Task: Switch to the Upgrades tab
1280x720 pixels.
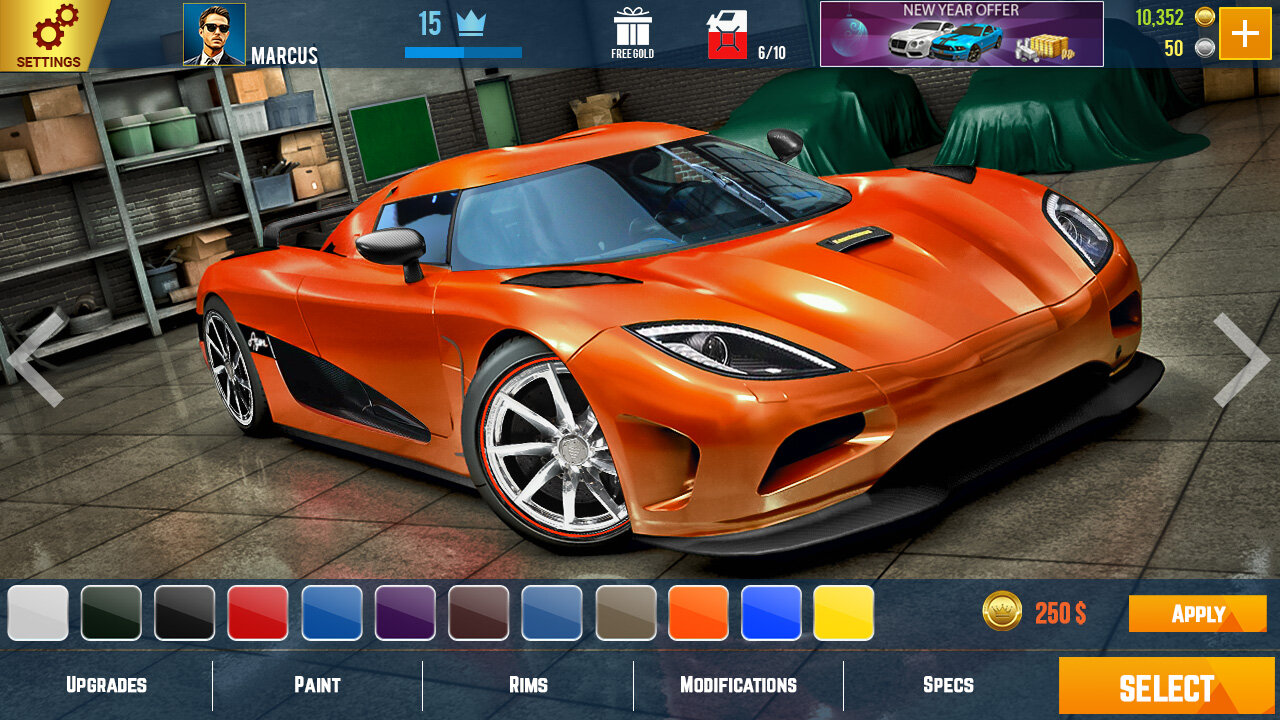Action: pyautogui.click(x=106, y=685)
